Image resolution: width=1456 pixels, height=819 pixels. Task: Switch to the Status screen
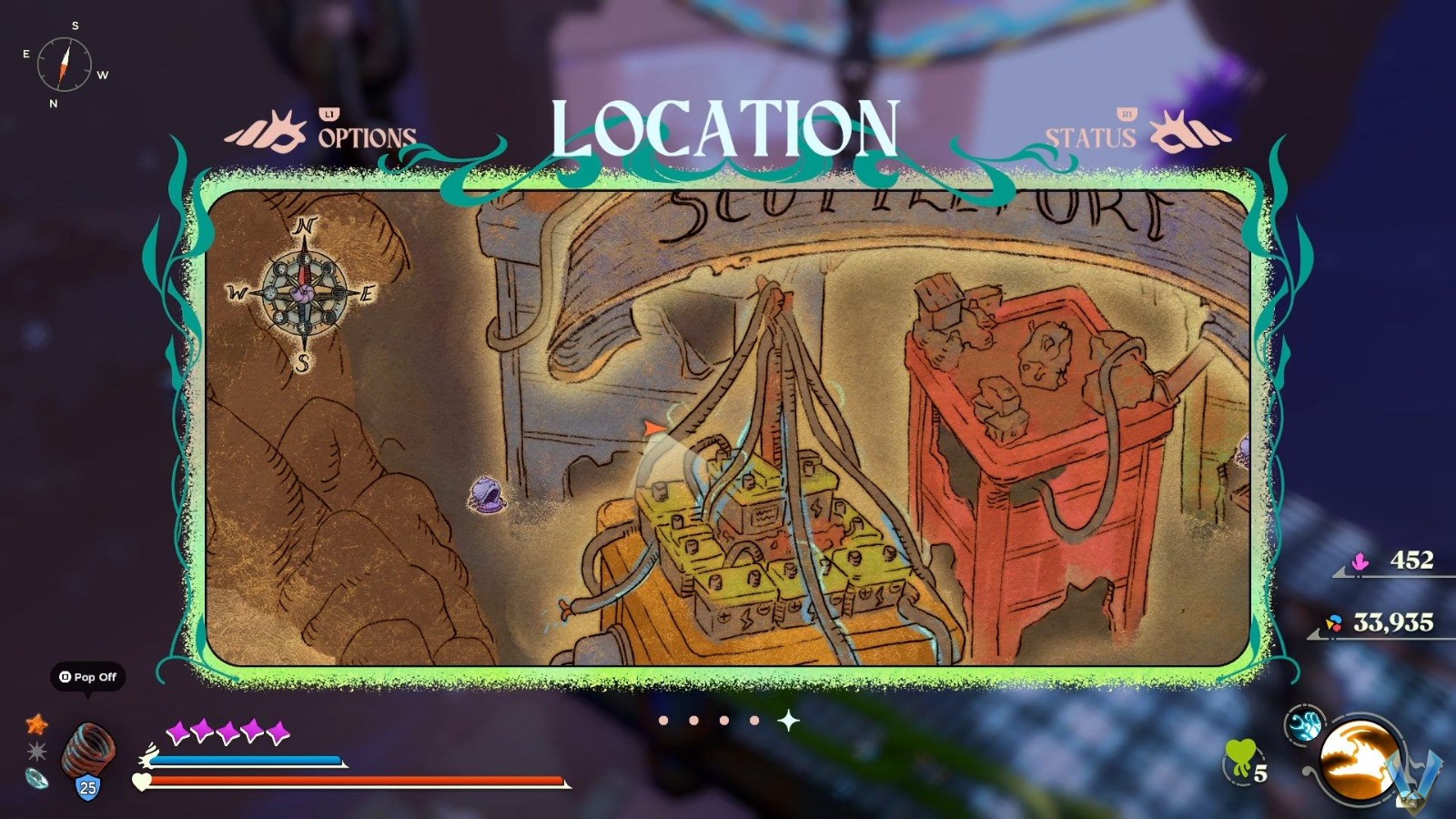[1091, 137]
